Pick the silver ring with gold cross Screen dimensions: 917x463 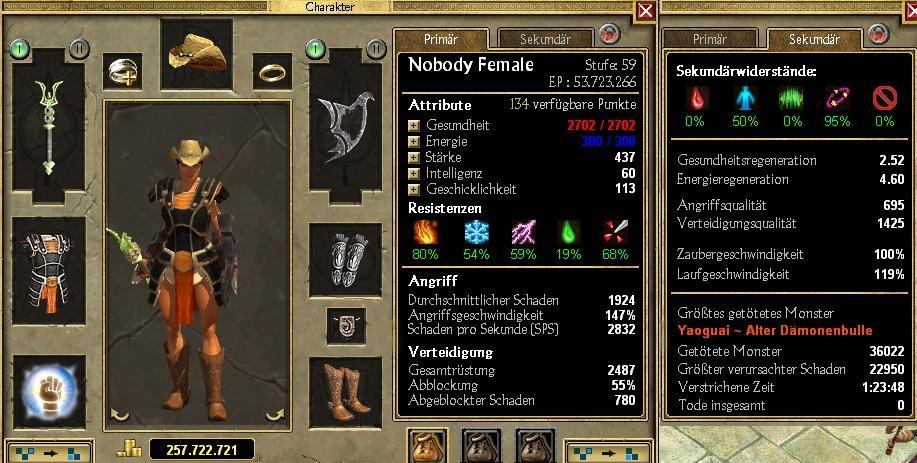(122, 70)
